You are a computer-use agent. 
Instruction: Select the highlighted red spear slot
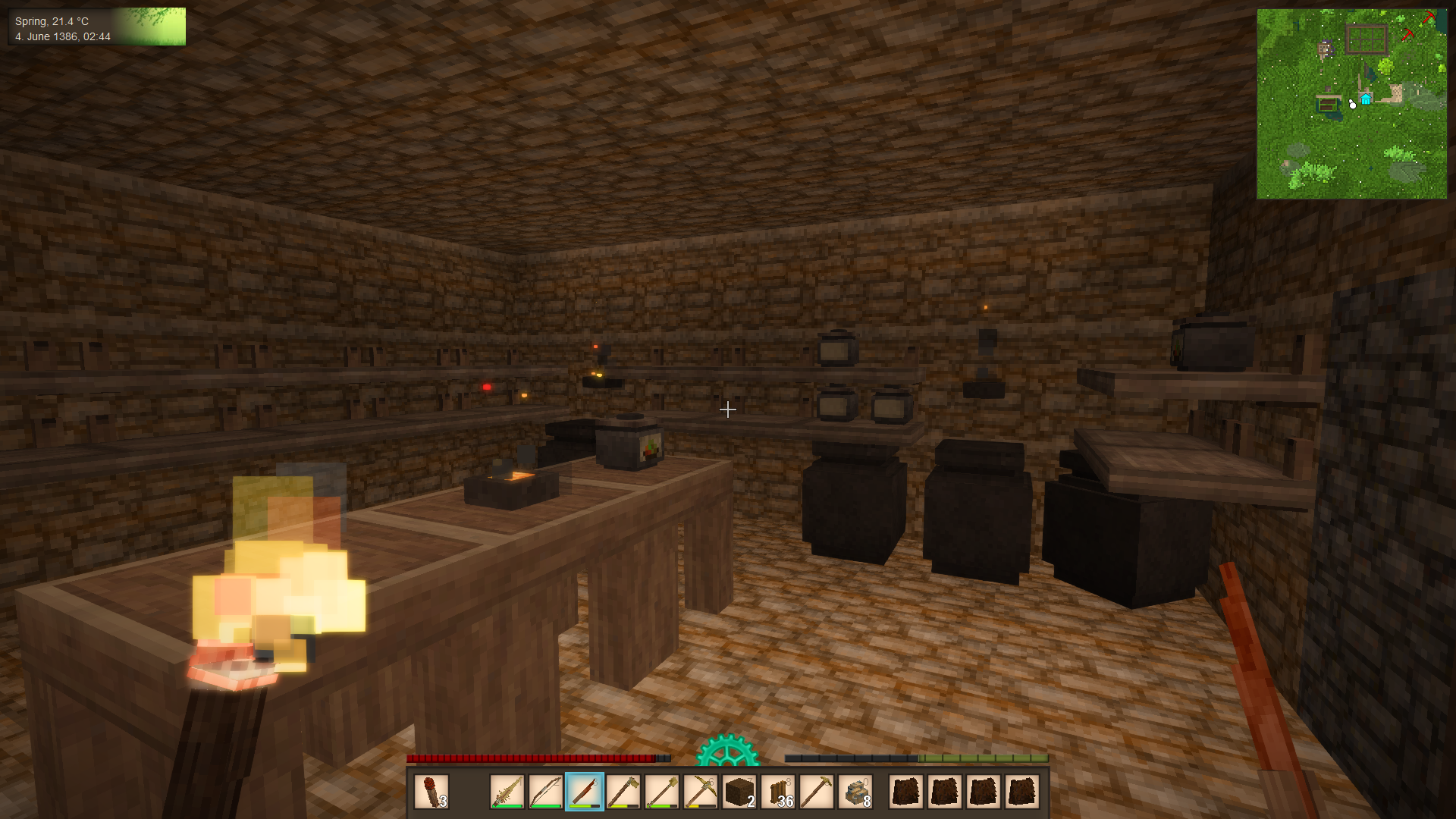(x=585, y=792)
